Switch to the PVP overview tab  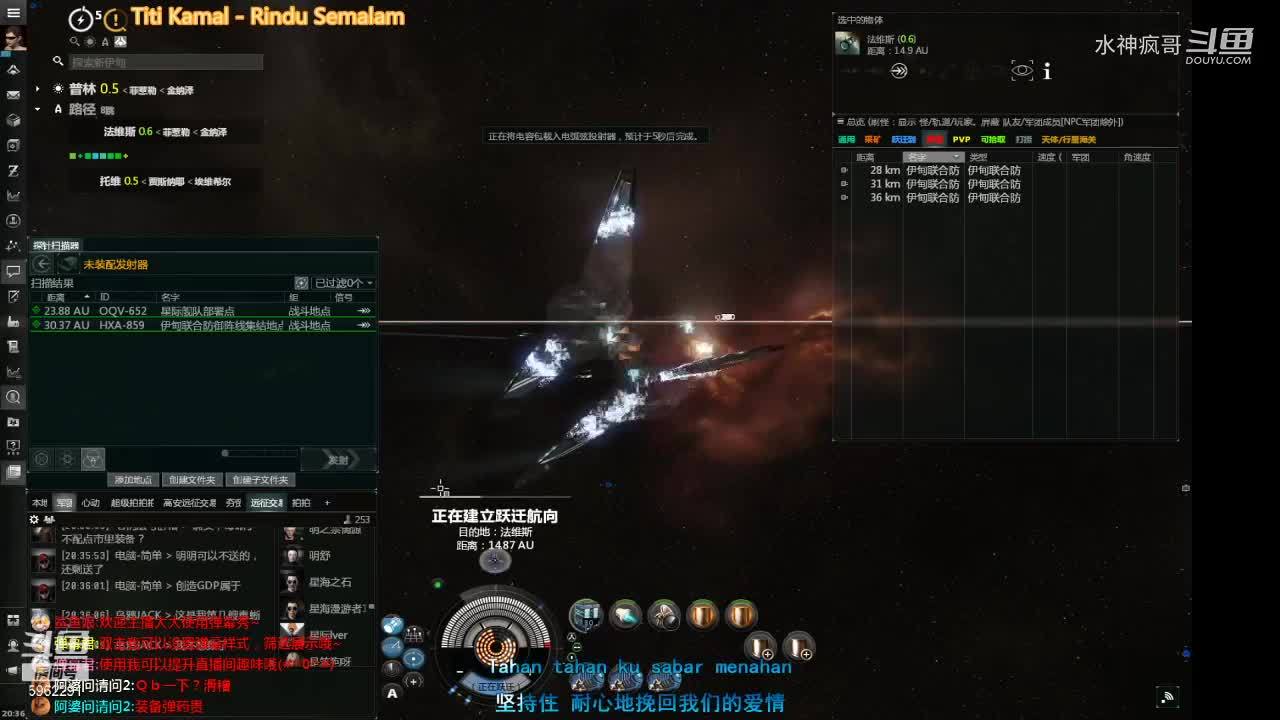click(x=961, y=140)
